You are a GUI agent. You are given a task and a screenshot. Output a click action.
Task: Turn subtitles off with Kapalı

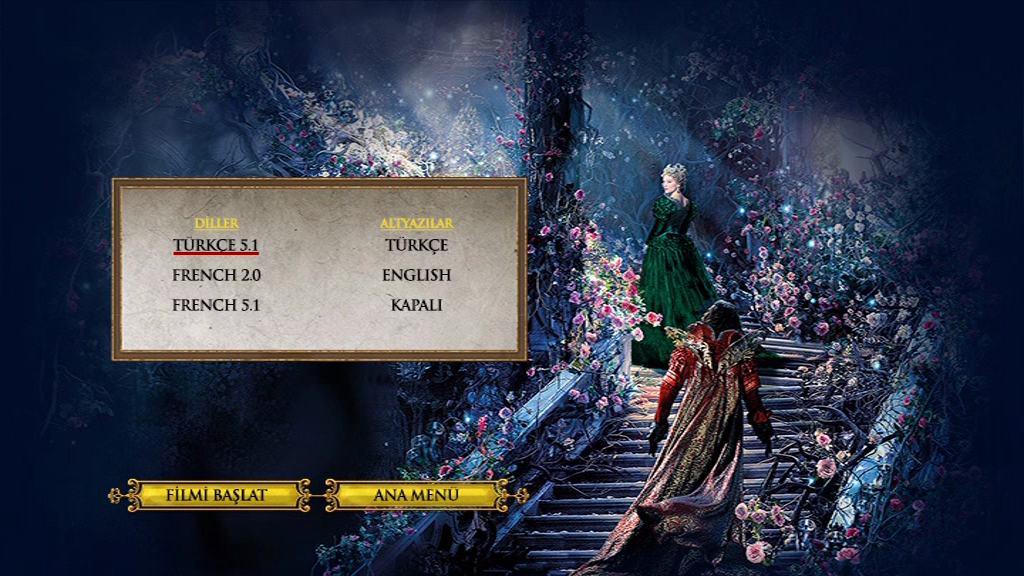pos(416,305)
